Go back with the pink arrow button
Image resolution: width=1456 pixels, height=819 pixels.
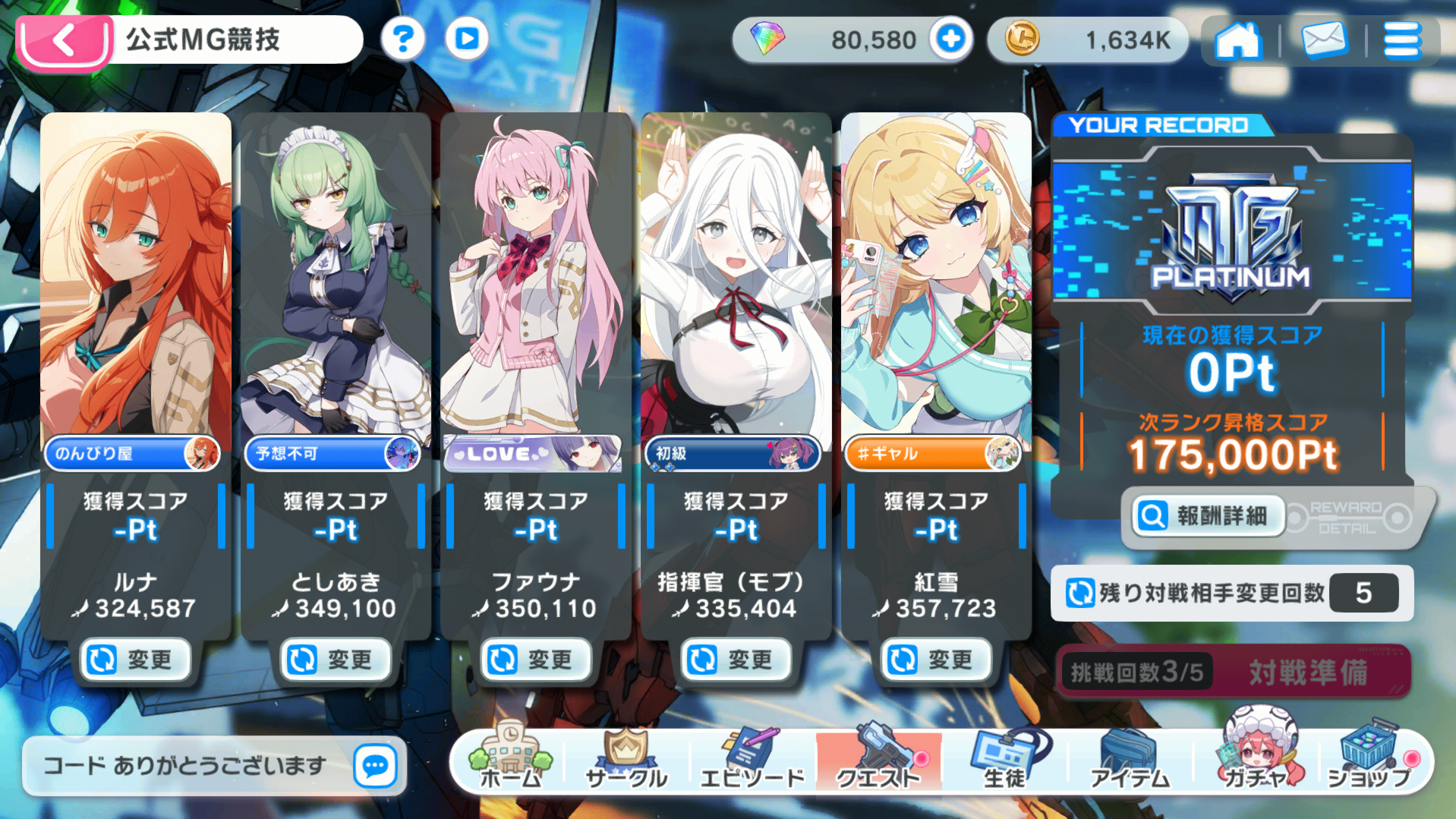[x=65, y=41]
